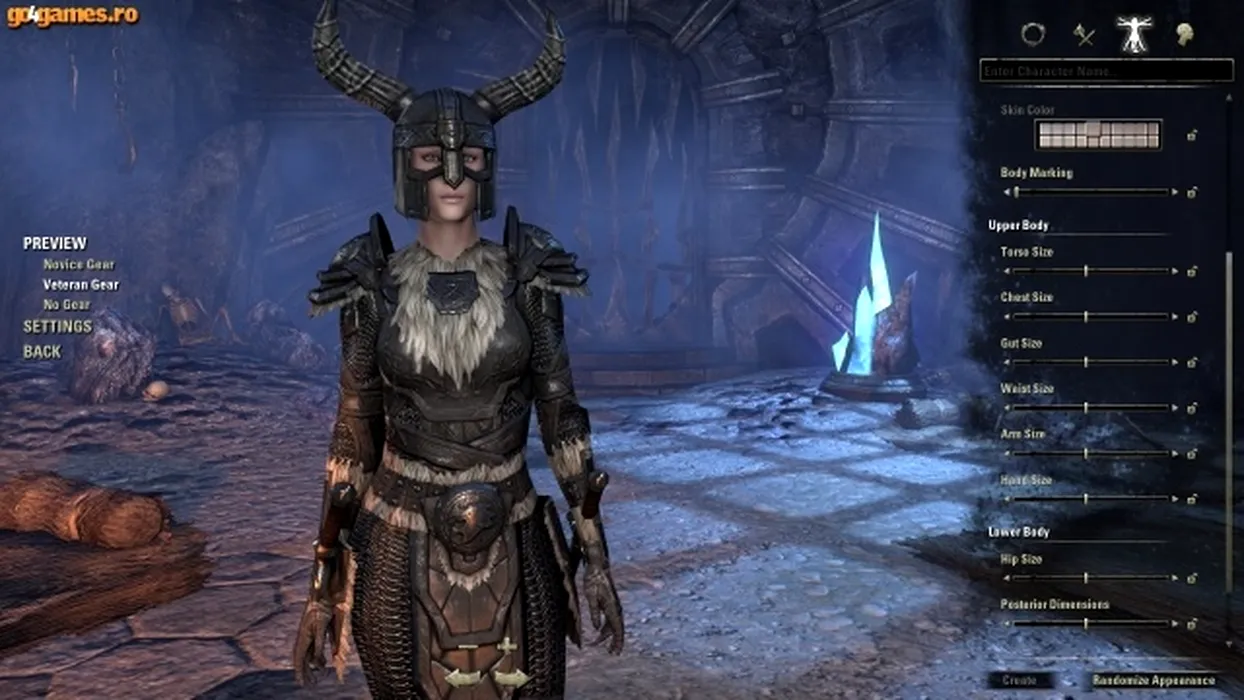Preview character with No Gear
Viewport: 1244px width, 700px height.
(67, 305)
